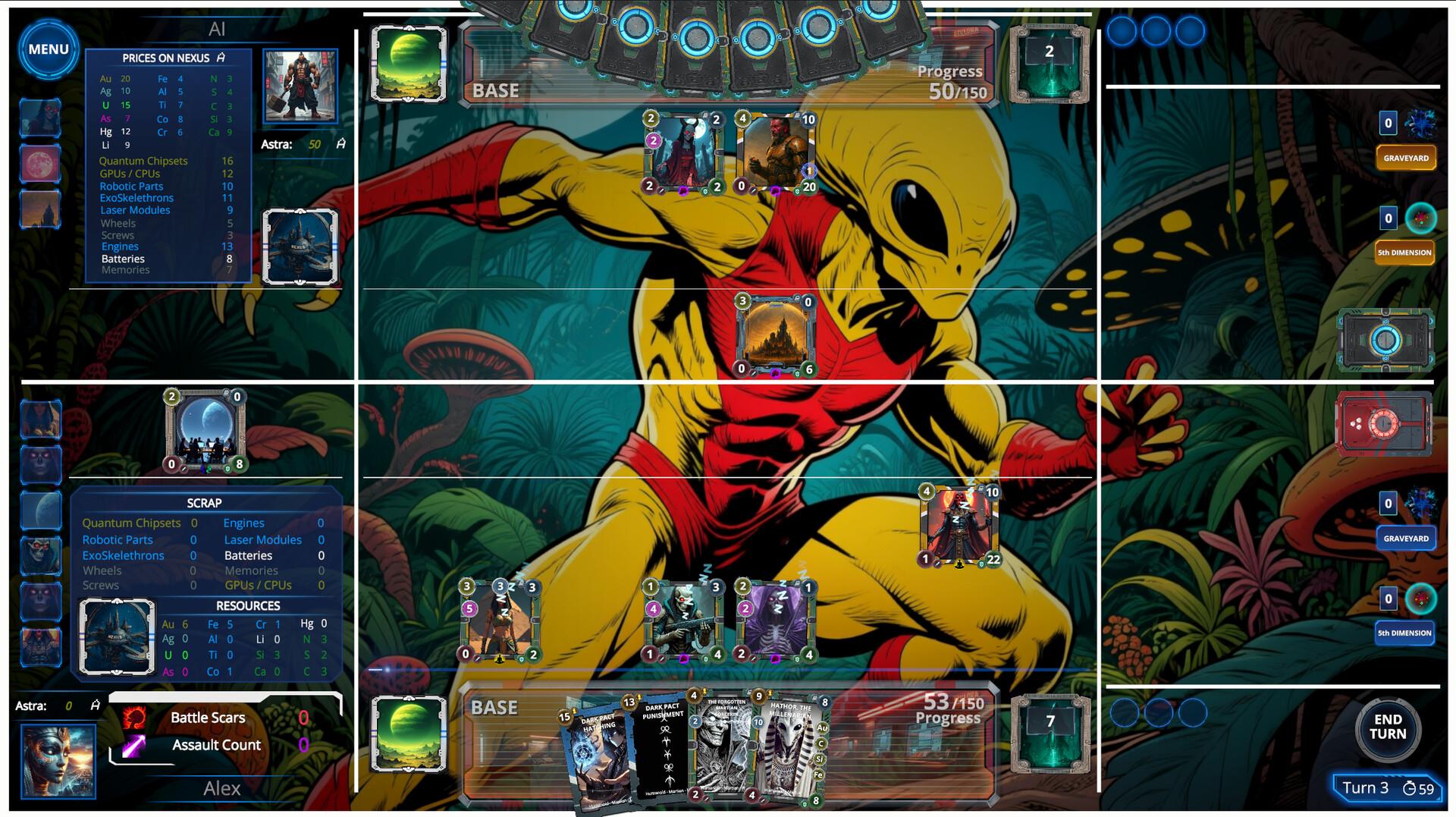Select the enemy red-robed sorceress unit card
This screenshot has height=817, width=1456.
(682, 152)
